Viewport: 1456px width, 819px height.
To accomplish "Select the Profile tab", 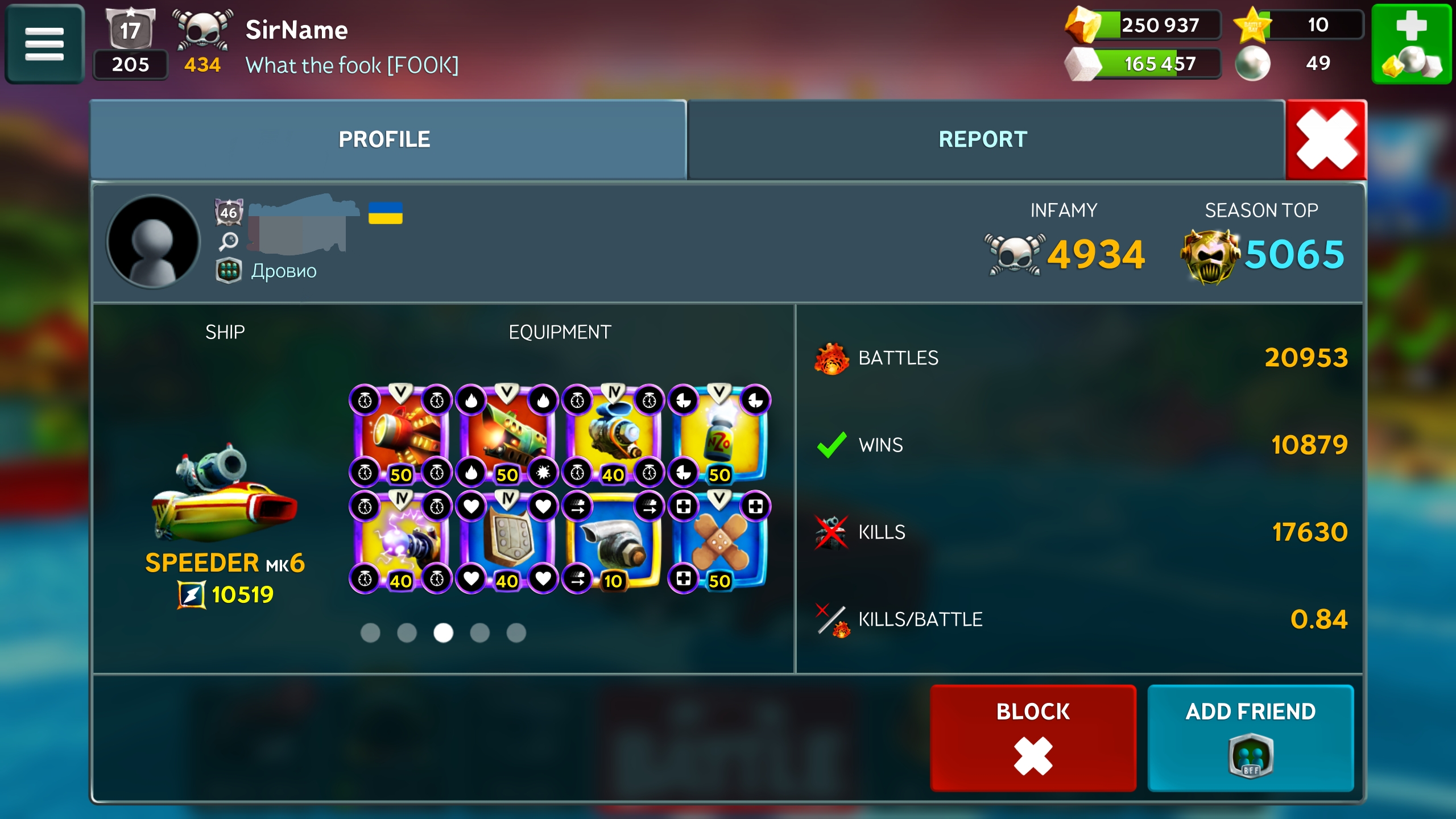I will tap(384, 139).
